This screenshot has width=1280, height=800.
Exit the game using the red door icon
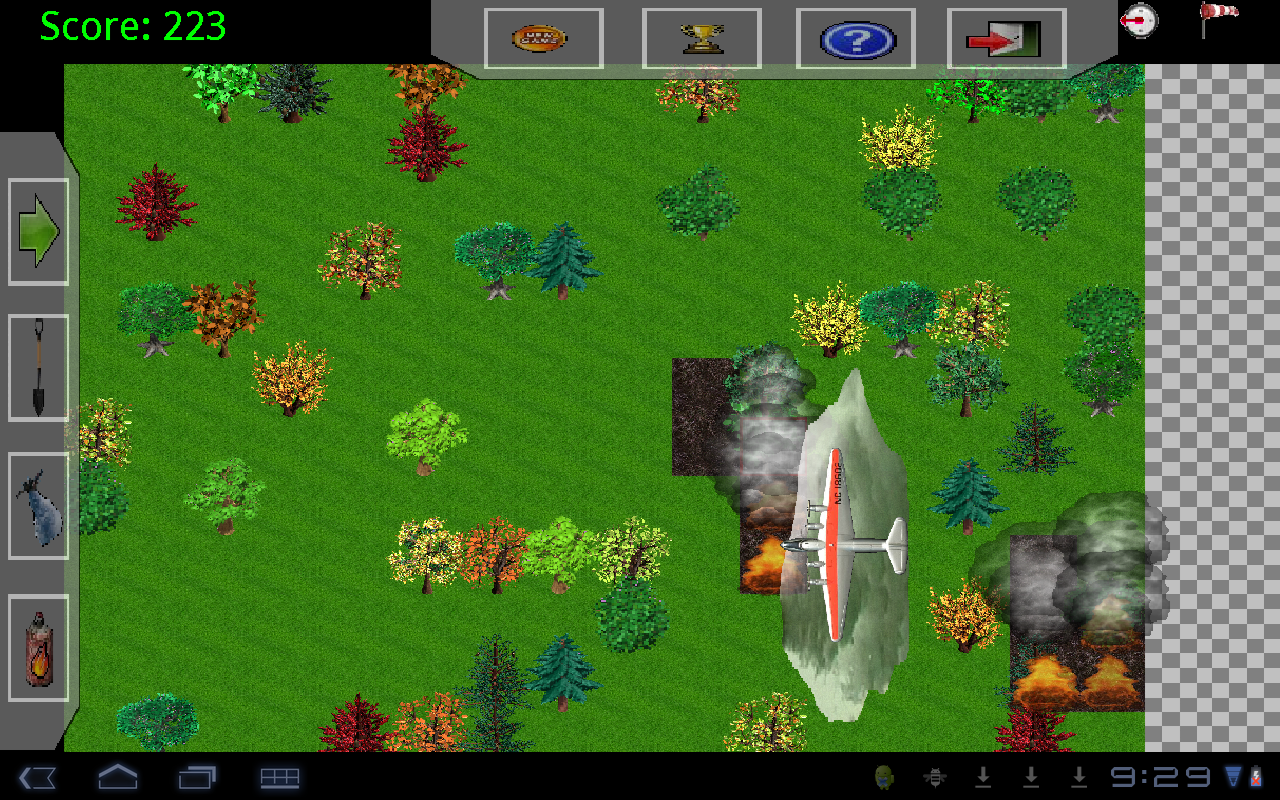click(1004, 38)
